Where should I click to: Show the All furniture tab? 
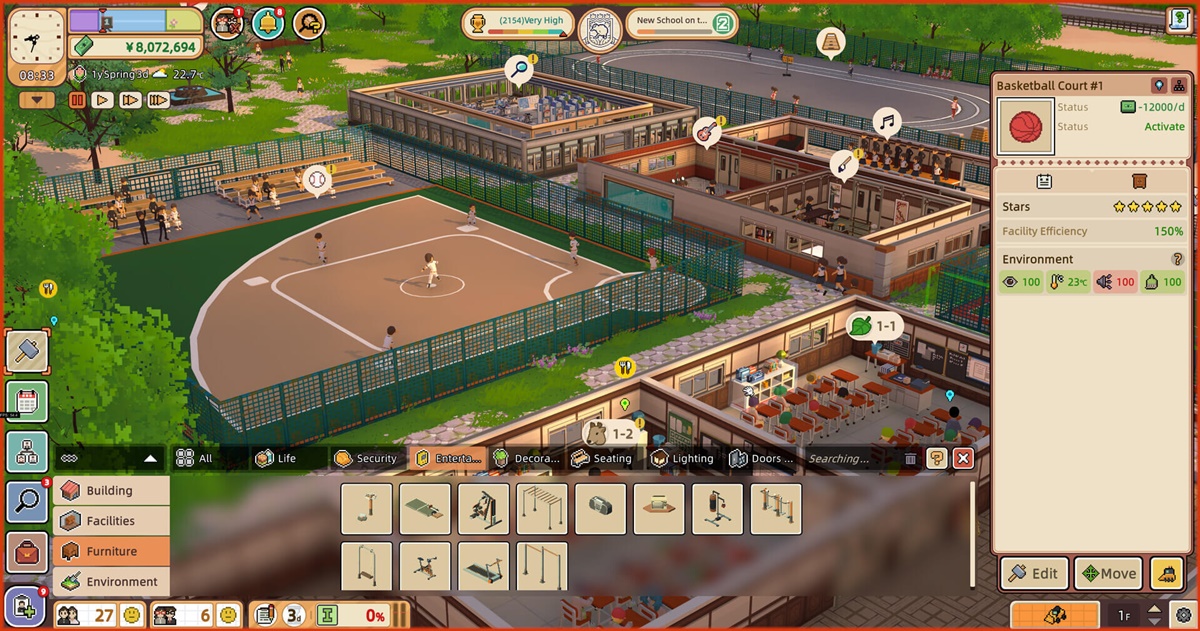[195, 458]
